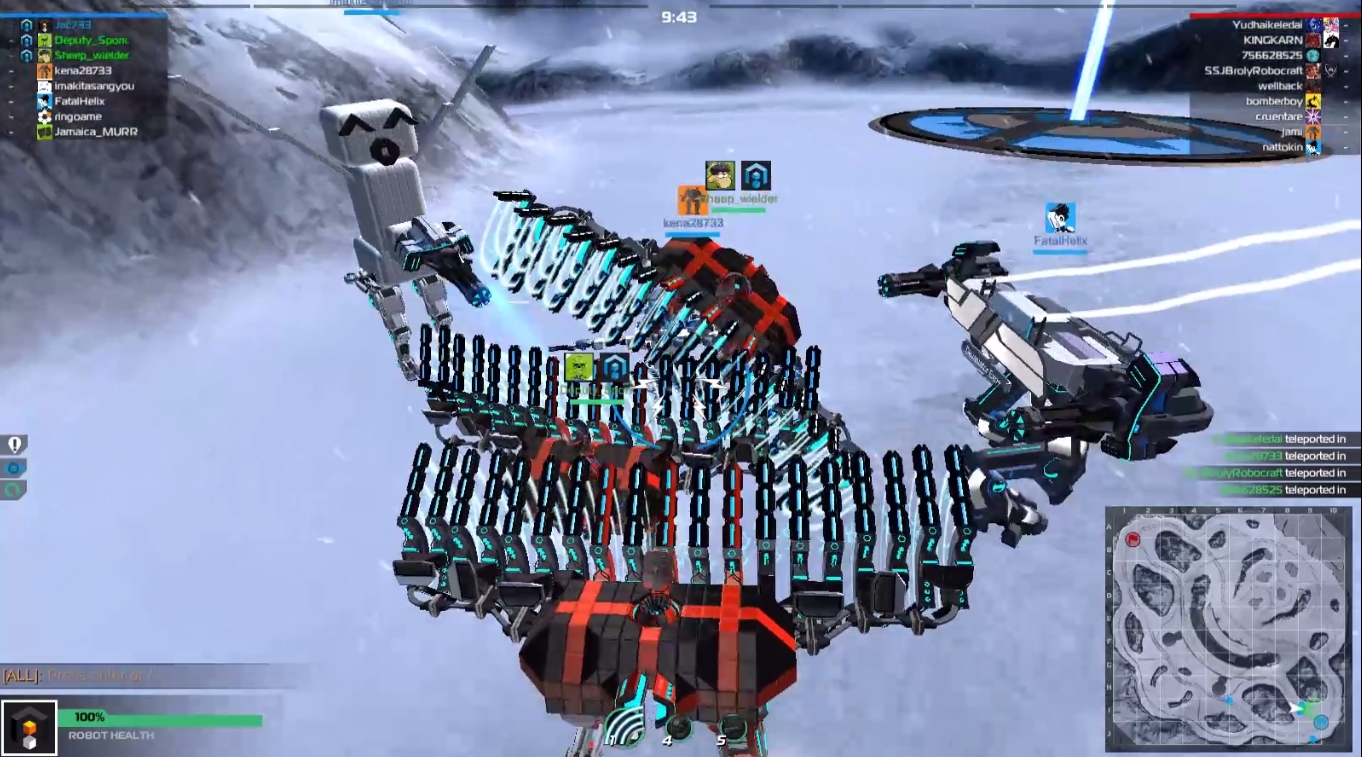1362x757 pixels.
Task: Toggle ringoame's gear emblem in the roster
Action: pyautogui.click(x=43, y=117)
